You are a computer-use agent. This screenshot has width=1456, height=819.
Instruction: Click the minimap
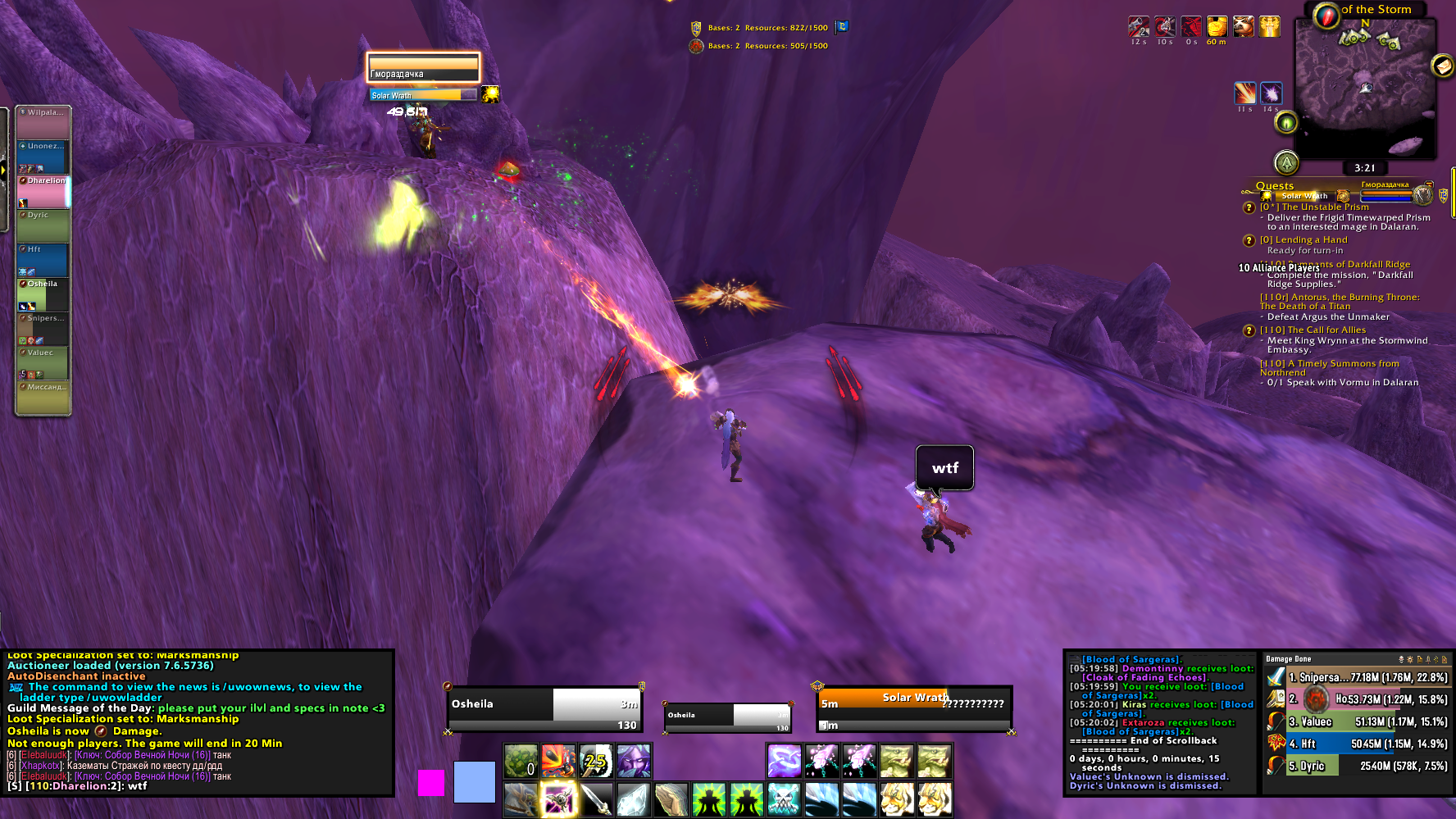pos(1365,89)
